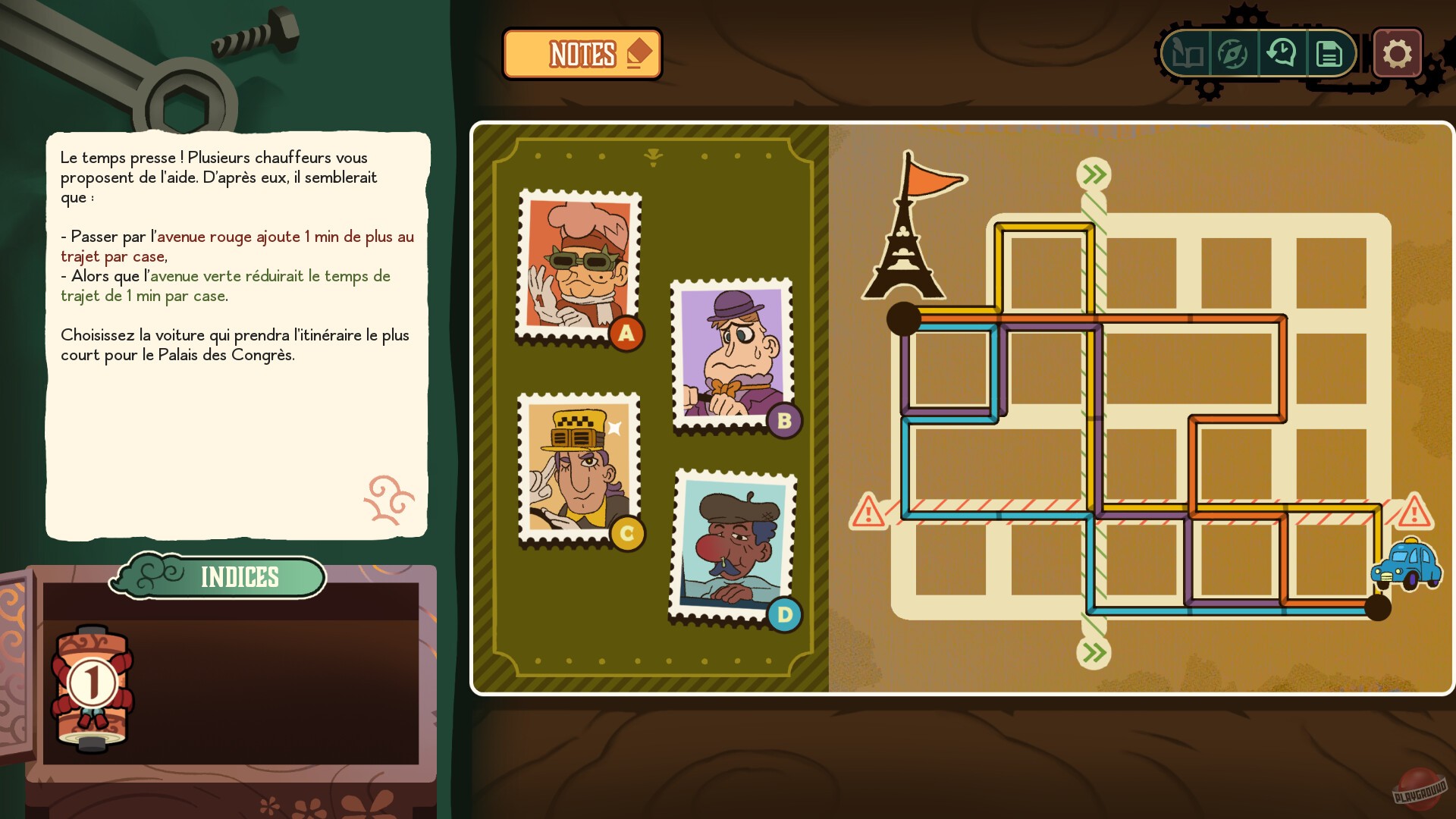This screenshot has height=819, width=1456.
Task: Open the settings gear
Action: [1398, 53]
